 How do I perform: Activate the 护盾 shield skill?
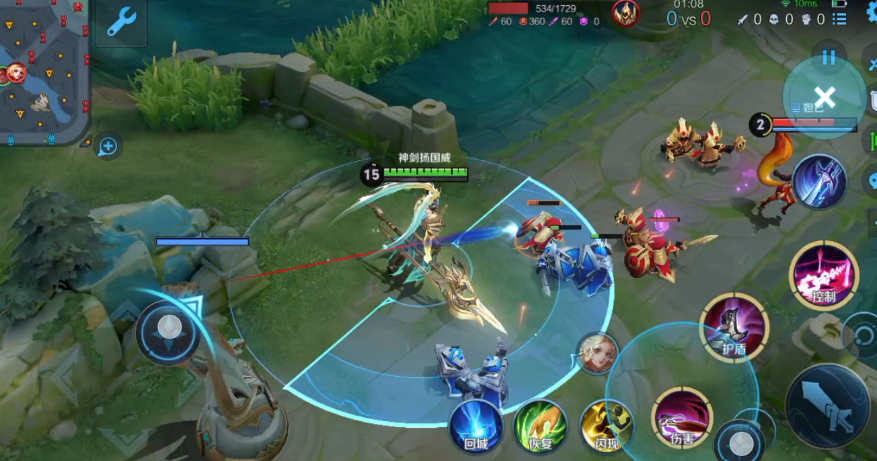(x=734, y=326)
